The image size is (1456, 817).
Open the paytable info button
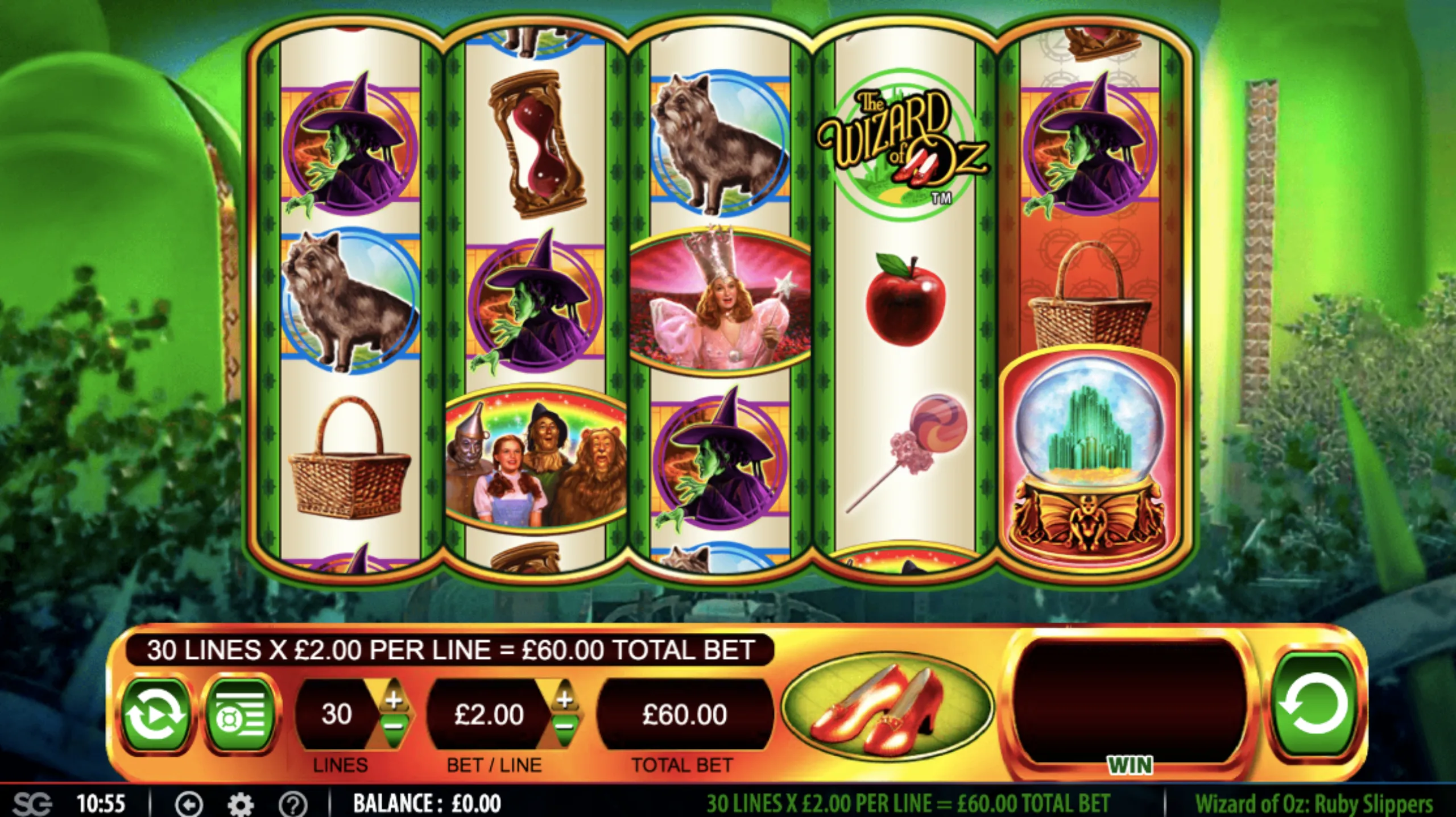click(241, 714)
